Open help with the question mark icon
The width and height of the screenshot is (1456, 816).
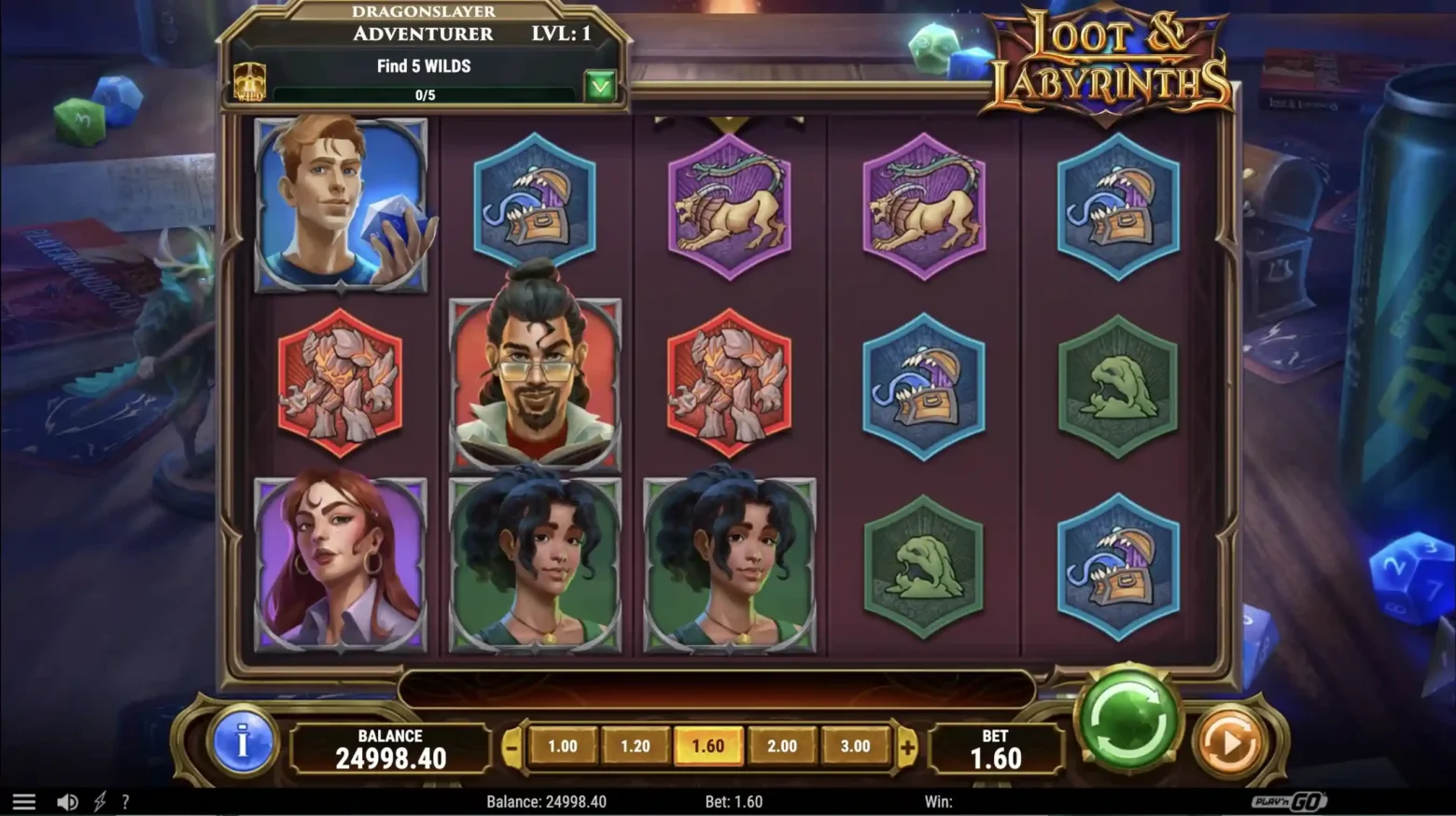pyautogui.click(x=126, y=800)
